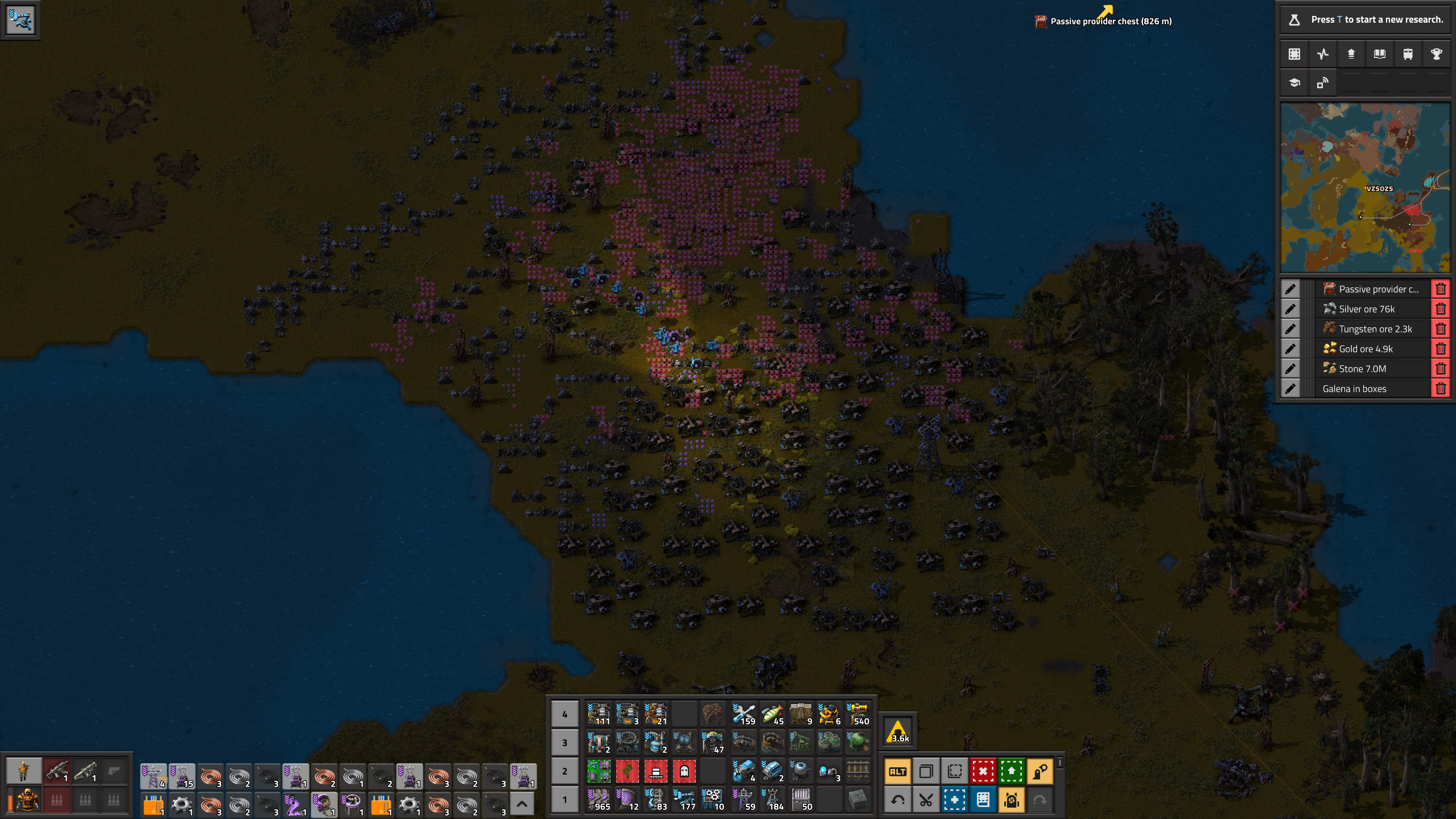Open the achievements trophy button
This screenshot has width=1456, height=819.
[x=1436, y=54]
